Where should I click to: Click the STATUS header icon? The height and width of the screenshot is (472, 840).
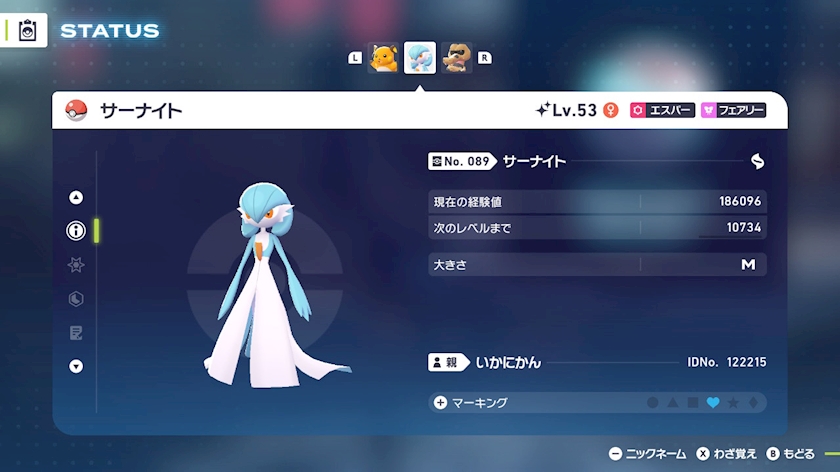(x=28, y=31)
